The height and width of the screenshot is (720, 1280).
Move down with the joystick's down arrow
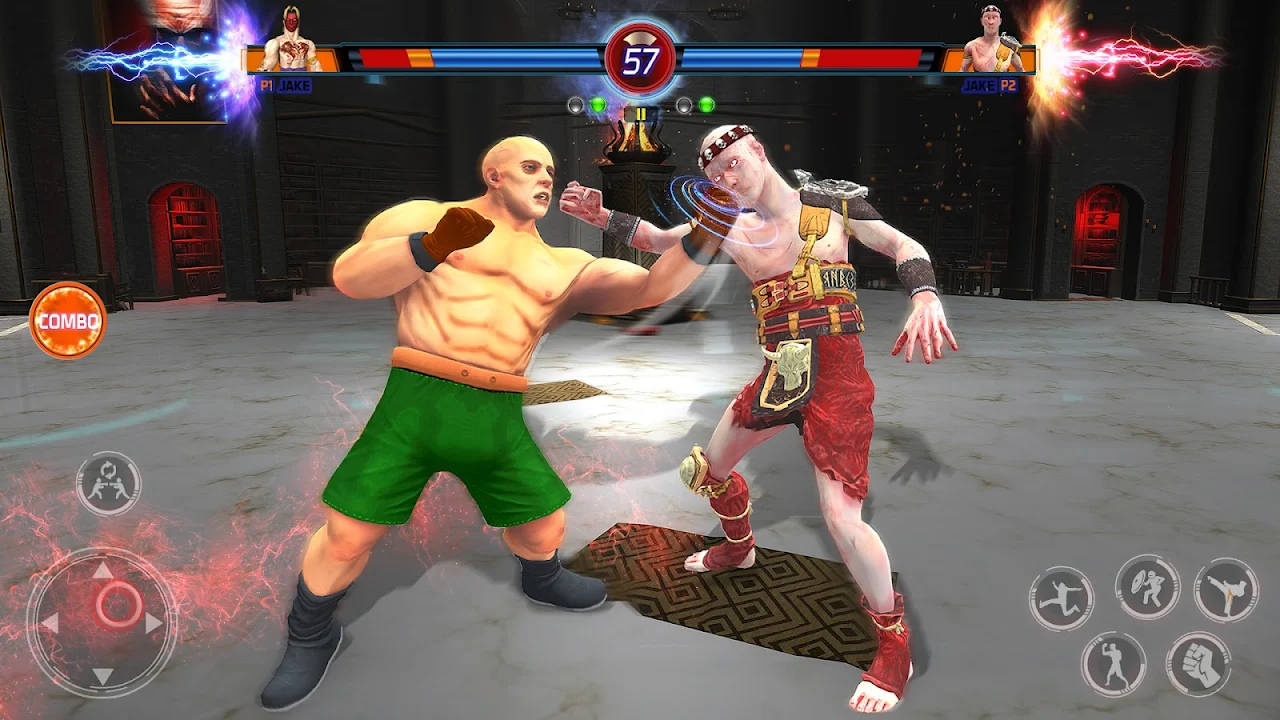(x=103, y=675)
